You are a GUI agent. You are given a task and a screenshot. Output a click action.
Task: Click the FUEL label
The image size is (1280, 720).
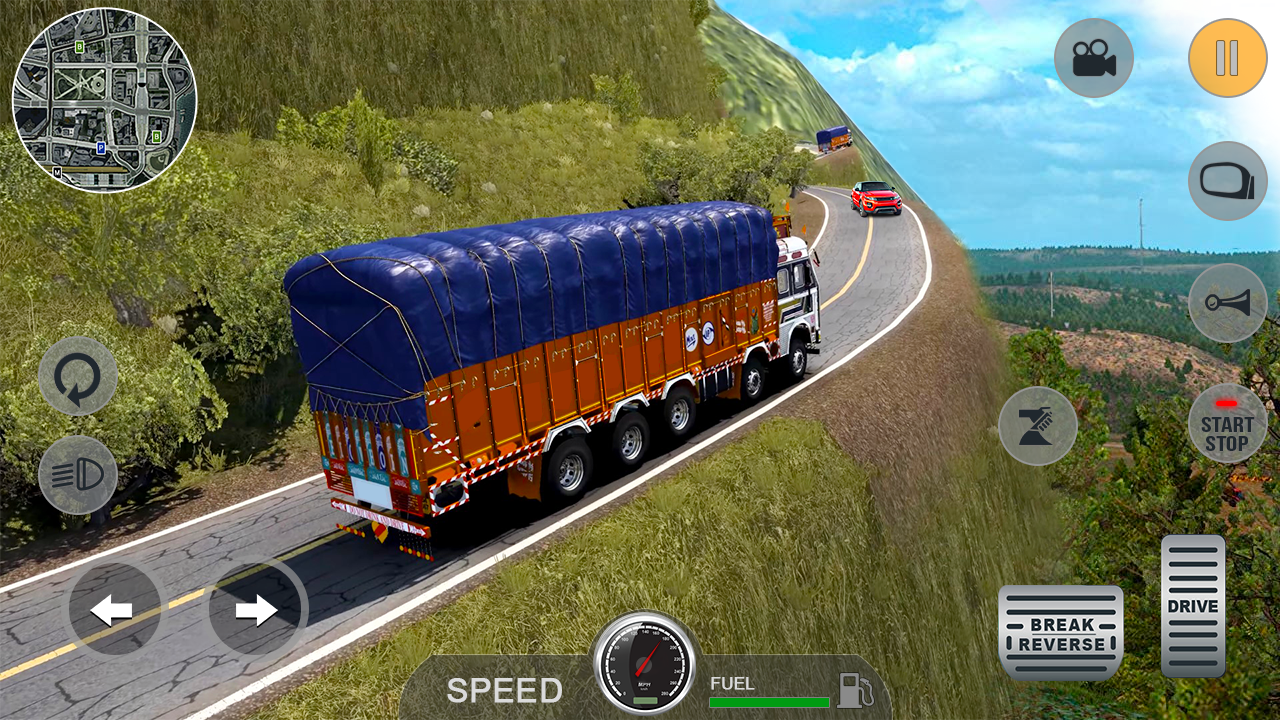734,684
